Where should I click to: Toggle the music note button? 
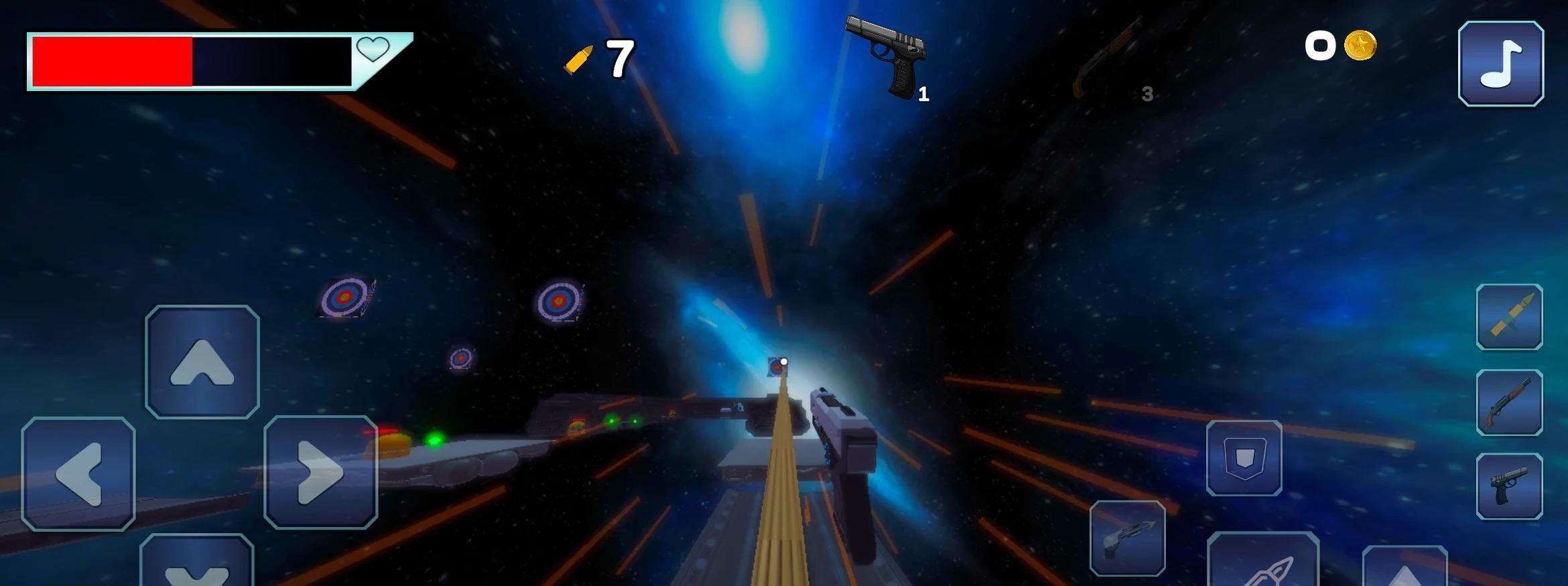pos(1501,64)
